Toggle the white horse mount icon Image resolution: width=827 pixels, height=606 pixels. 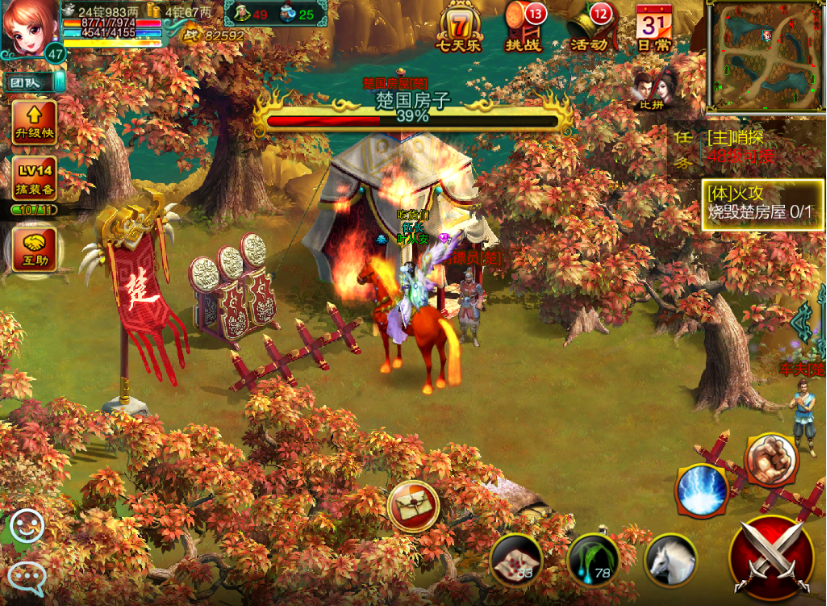point(669,559)
